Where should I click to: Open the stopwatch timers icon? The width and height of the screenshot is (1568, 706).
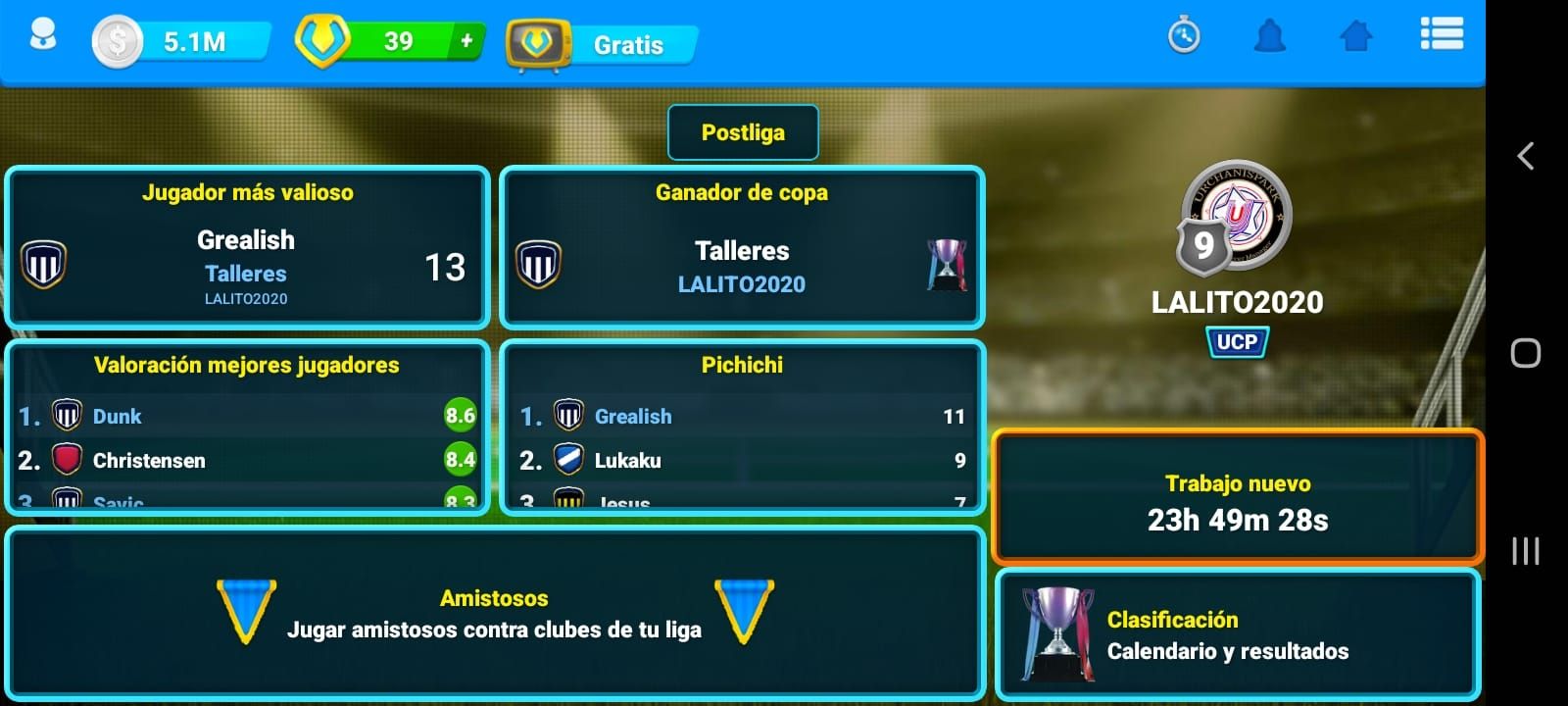1184,37
